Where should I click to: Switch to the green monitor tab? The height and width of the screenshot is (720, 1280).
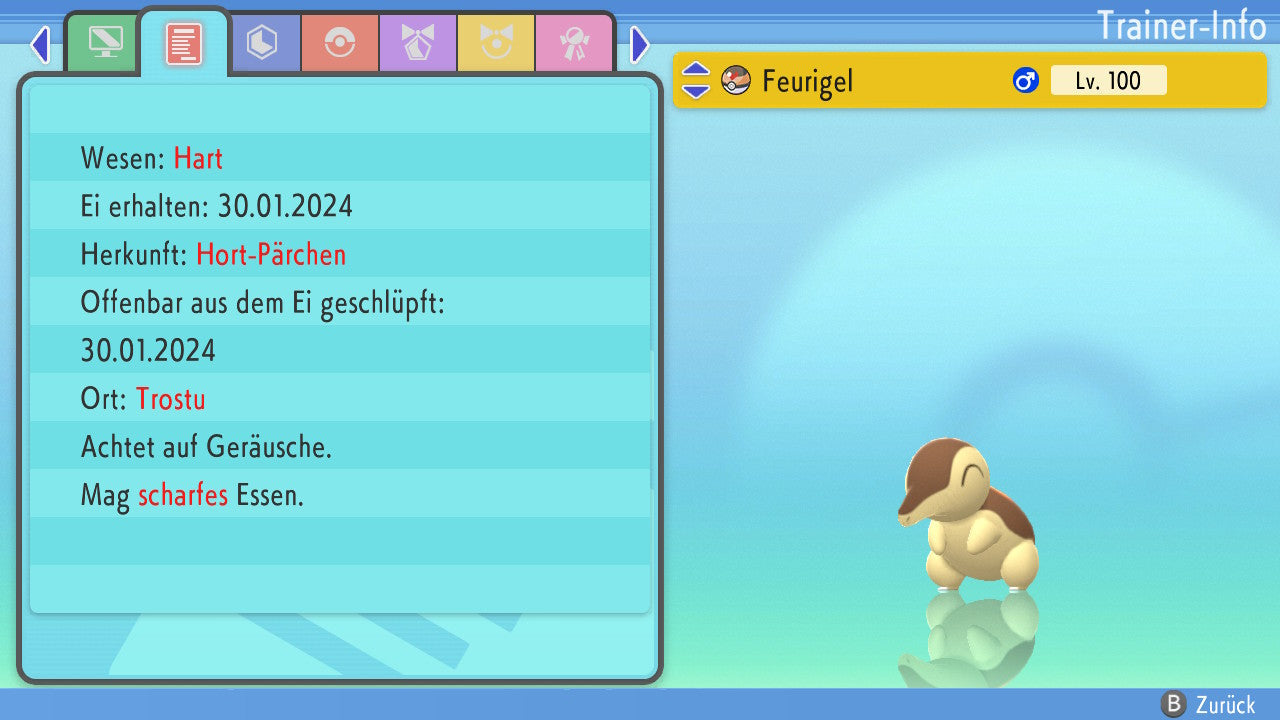pos(104,44)
